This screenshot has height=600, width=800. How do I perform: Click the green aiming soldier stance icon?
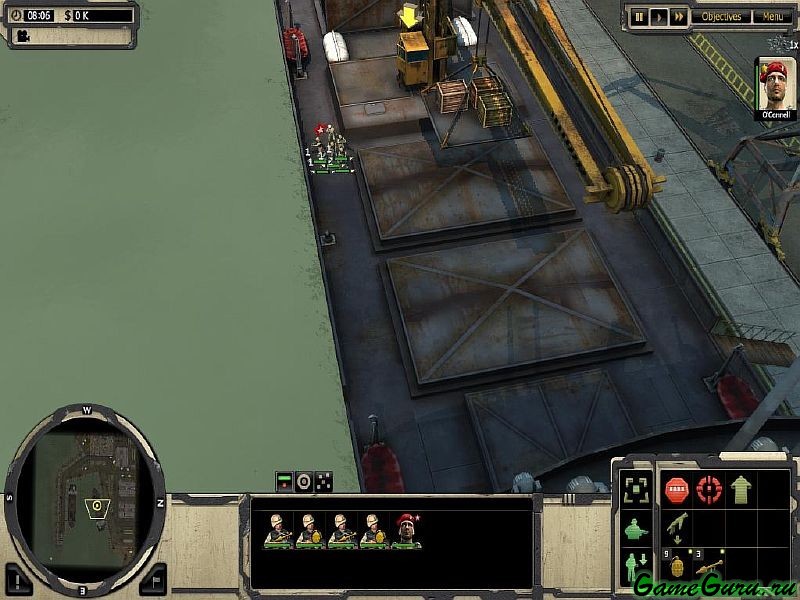pyautogui.click(x=634, y=529)
